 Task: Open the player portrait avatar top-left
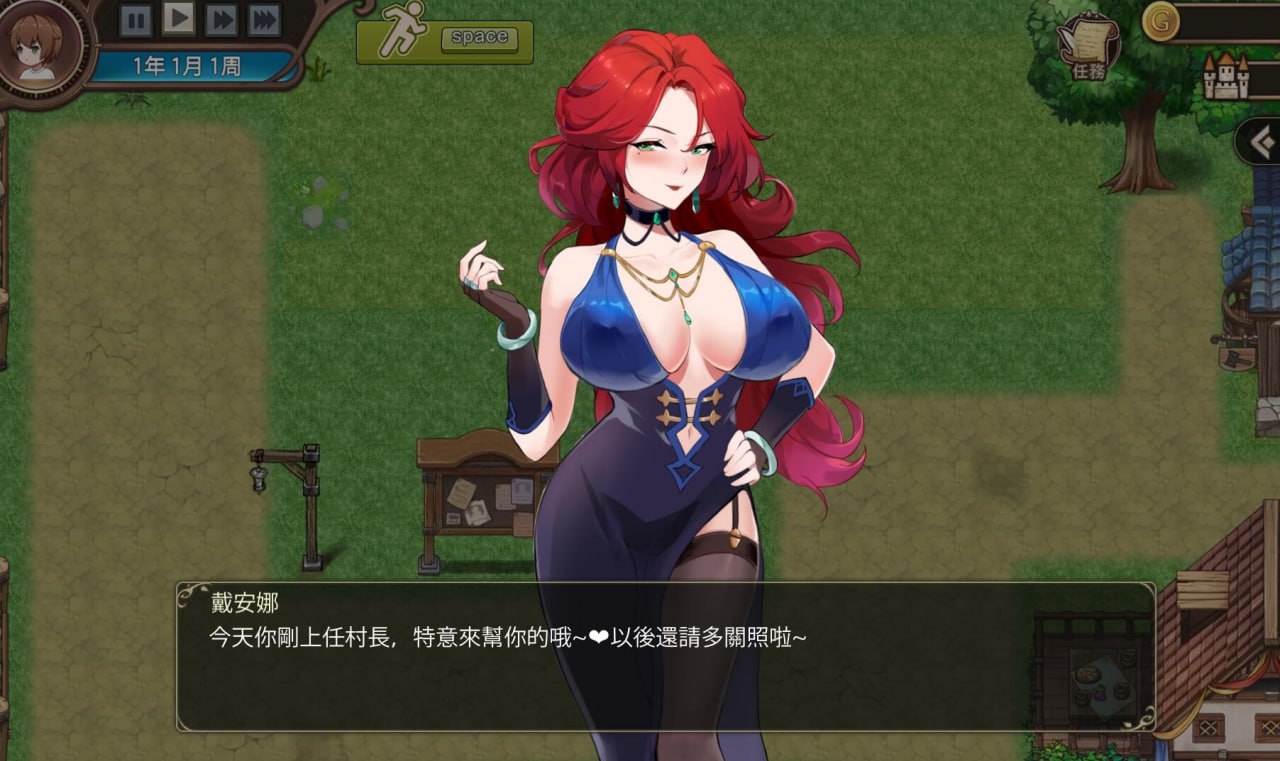(40, 48)
